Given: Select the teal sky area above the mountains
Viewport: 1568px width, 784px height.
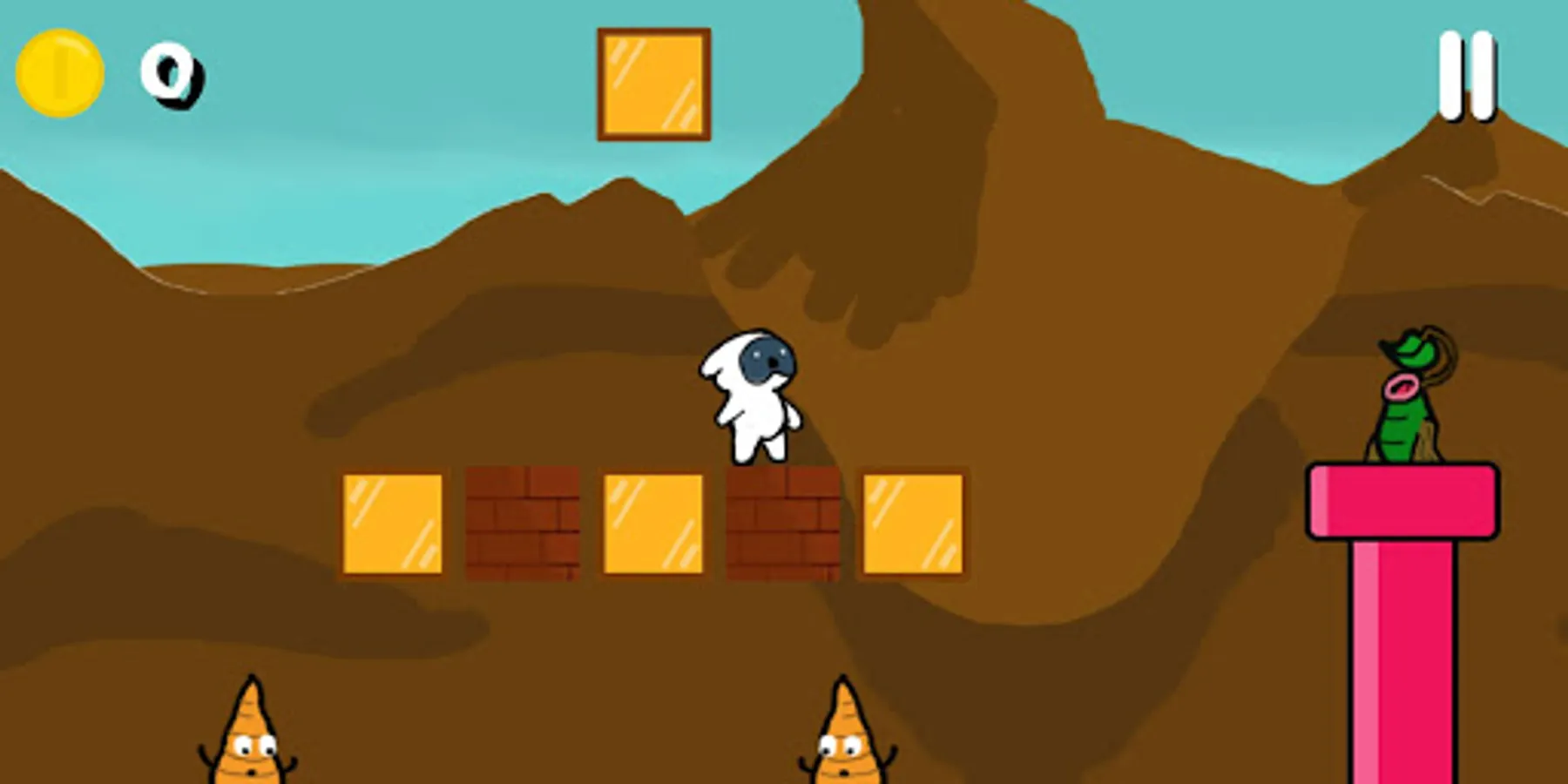Looking at the screenshot, I should tap(348, 157).
